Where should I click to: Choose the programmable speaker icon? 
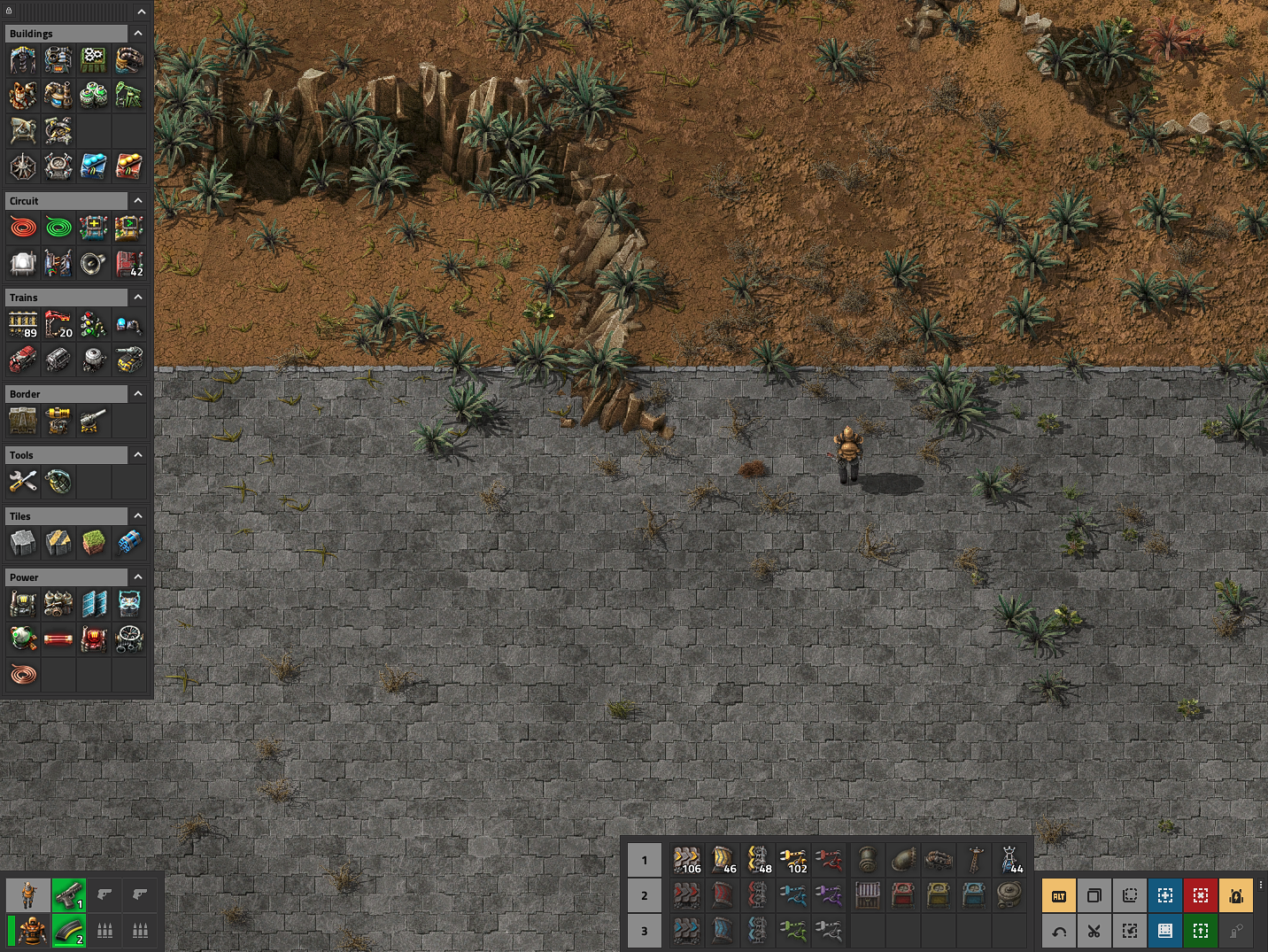point(93,263)
